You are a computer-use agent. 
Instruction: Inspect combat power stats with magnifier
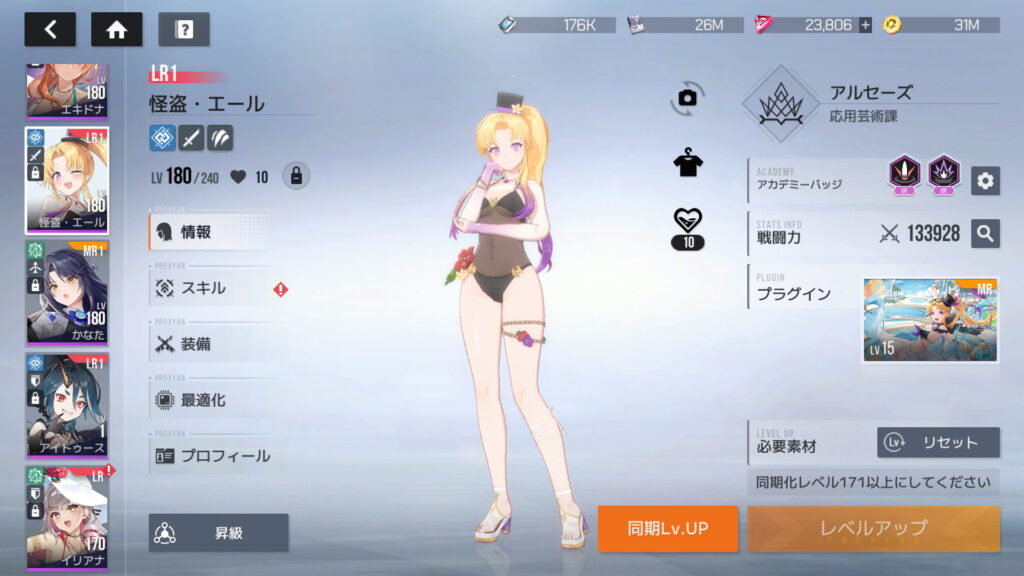tap(985, 234)
